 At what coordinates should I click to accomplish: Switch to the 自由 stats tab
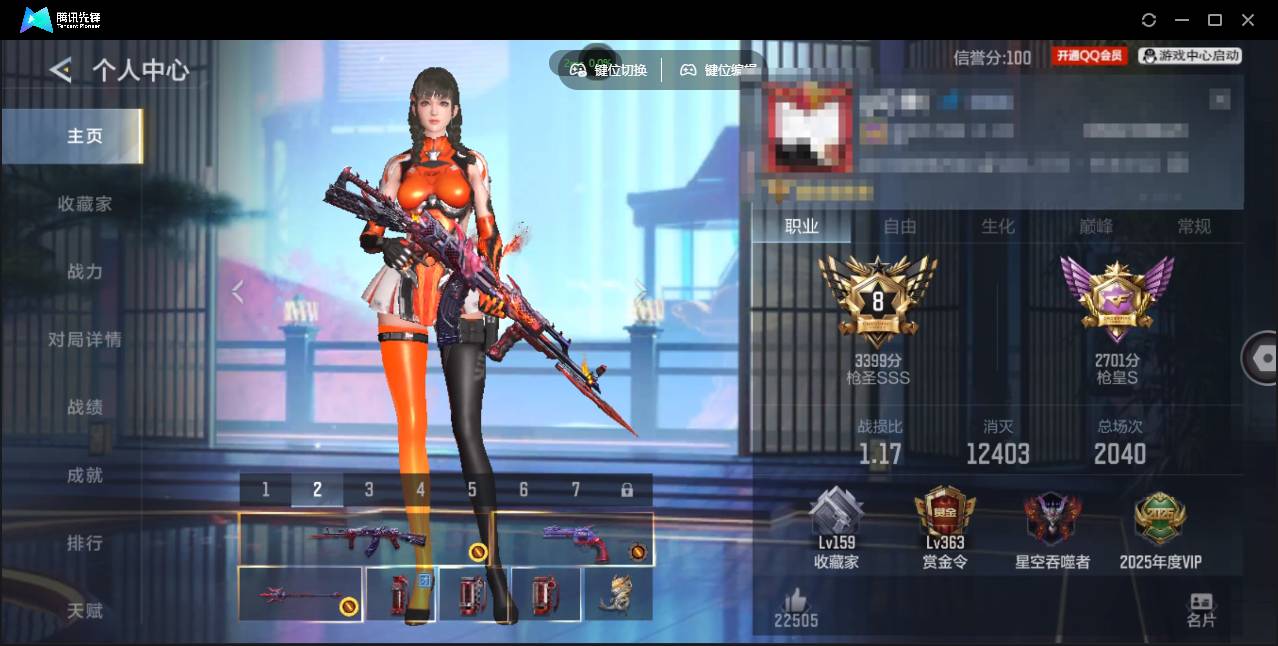click(x=900, y=227)
